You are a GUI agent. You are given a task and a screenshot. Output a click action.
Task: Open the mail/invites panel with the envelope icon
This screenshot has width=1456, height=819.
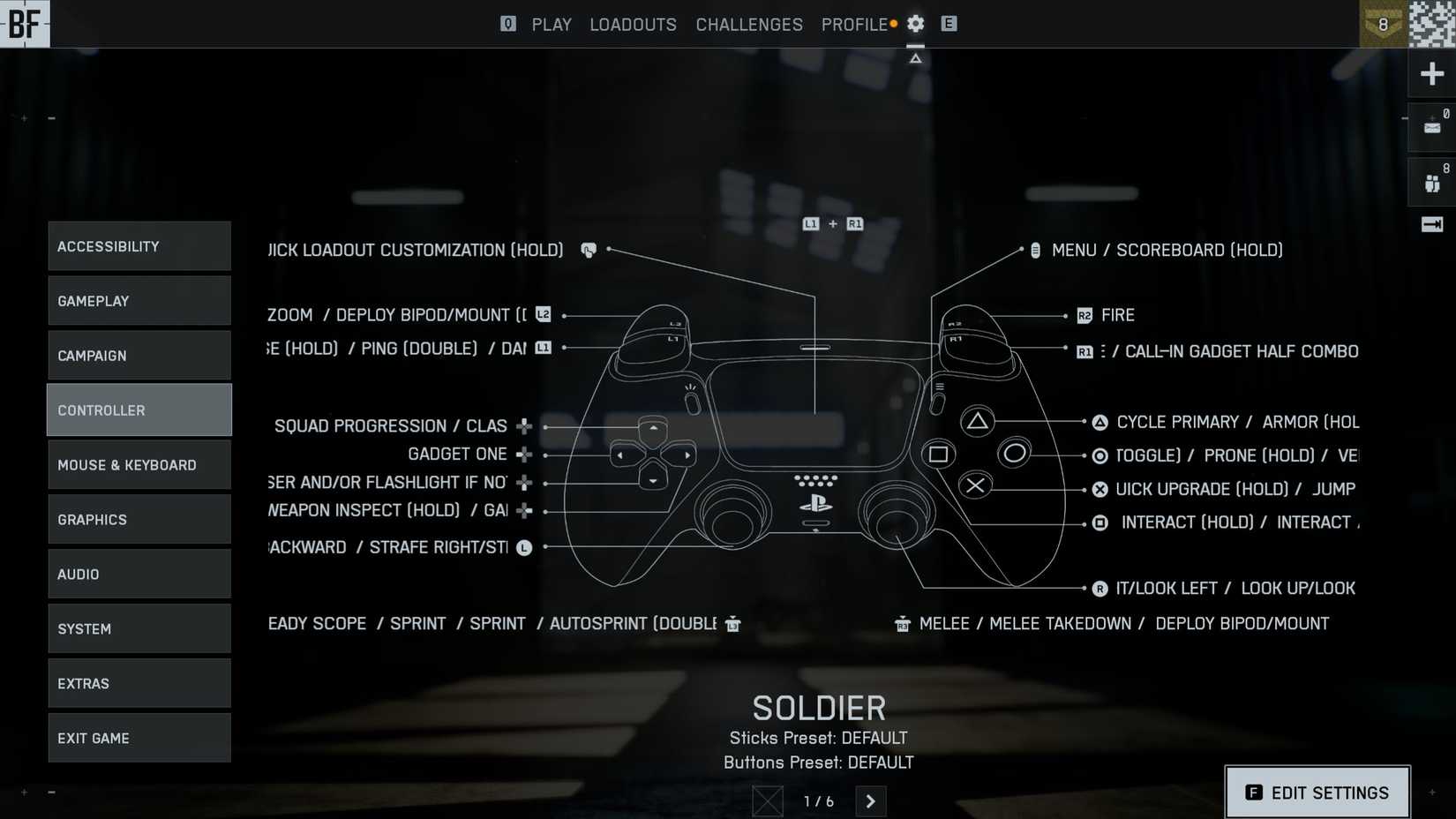click(x=1431, y=126)
